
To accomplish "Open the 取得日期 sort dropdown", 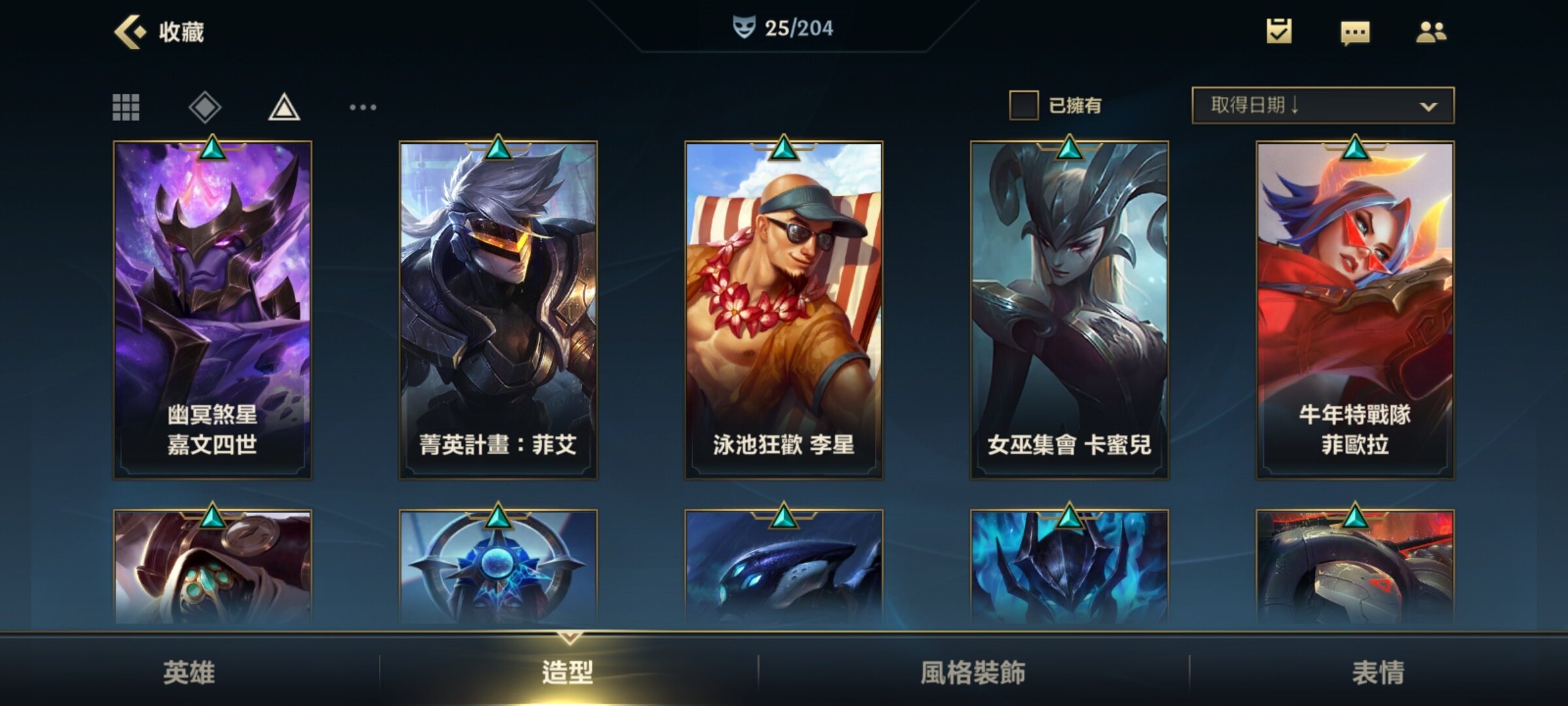I will point(1322,105).
